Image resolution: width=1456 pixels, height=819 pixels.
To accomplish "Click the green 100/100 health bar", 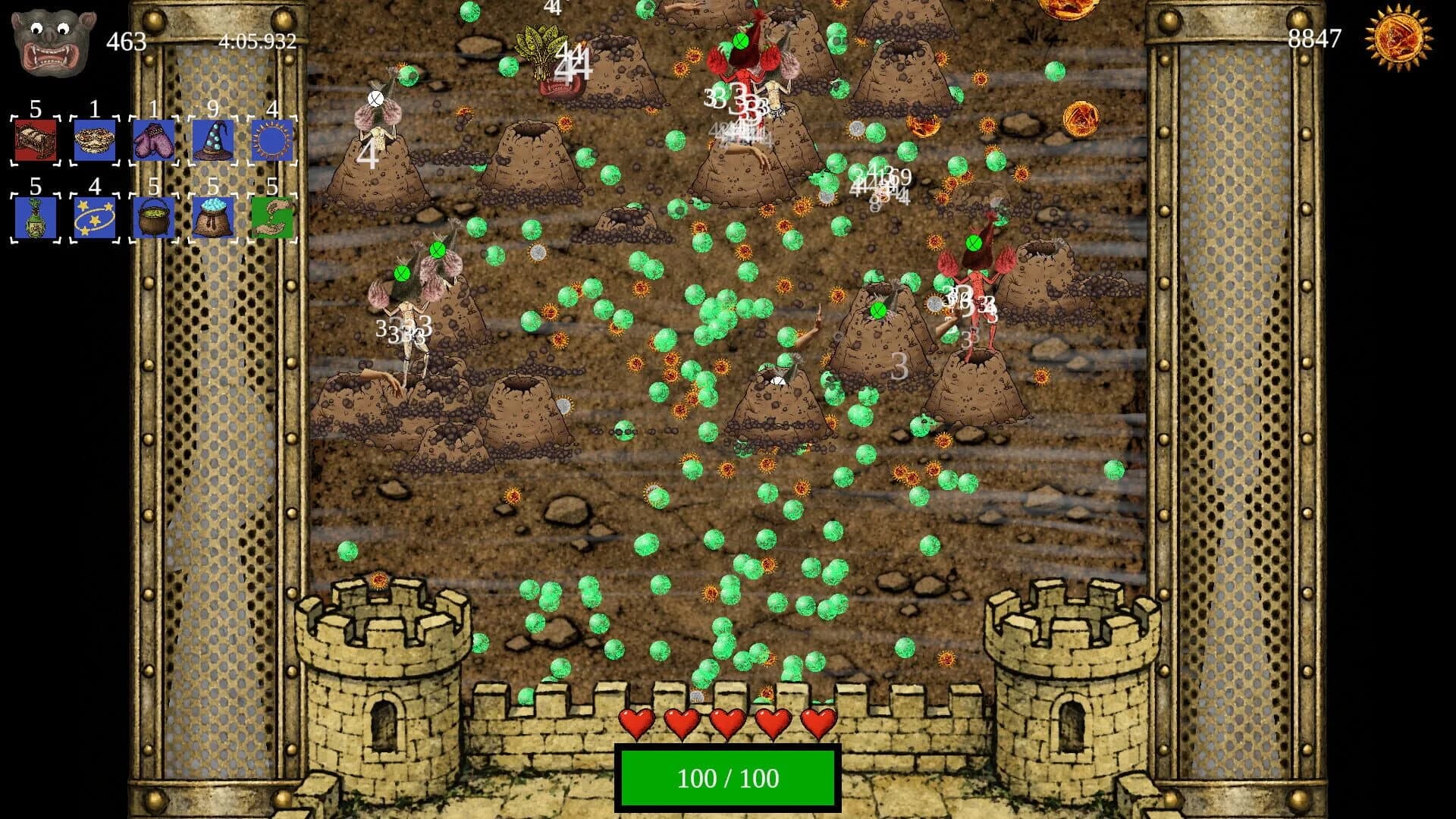I will (x=726, y=777).
